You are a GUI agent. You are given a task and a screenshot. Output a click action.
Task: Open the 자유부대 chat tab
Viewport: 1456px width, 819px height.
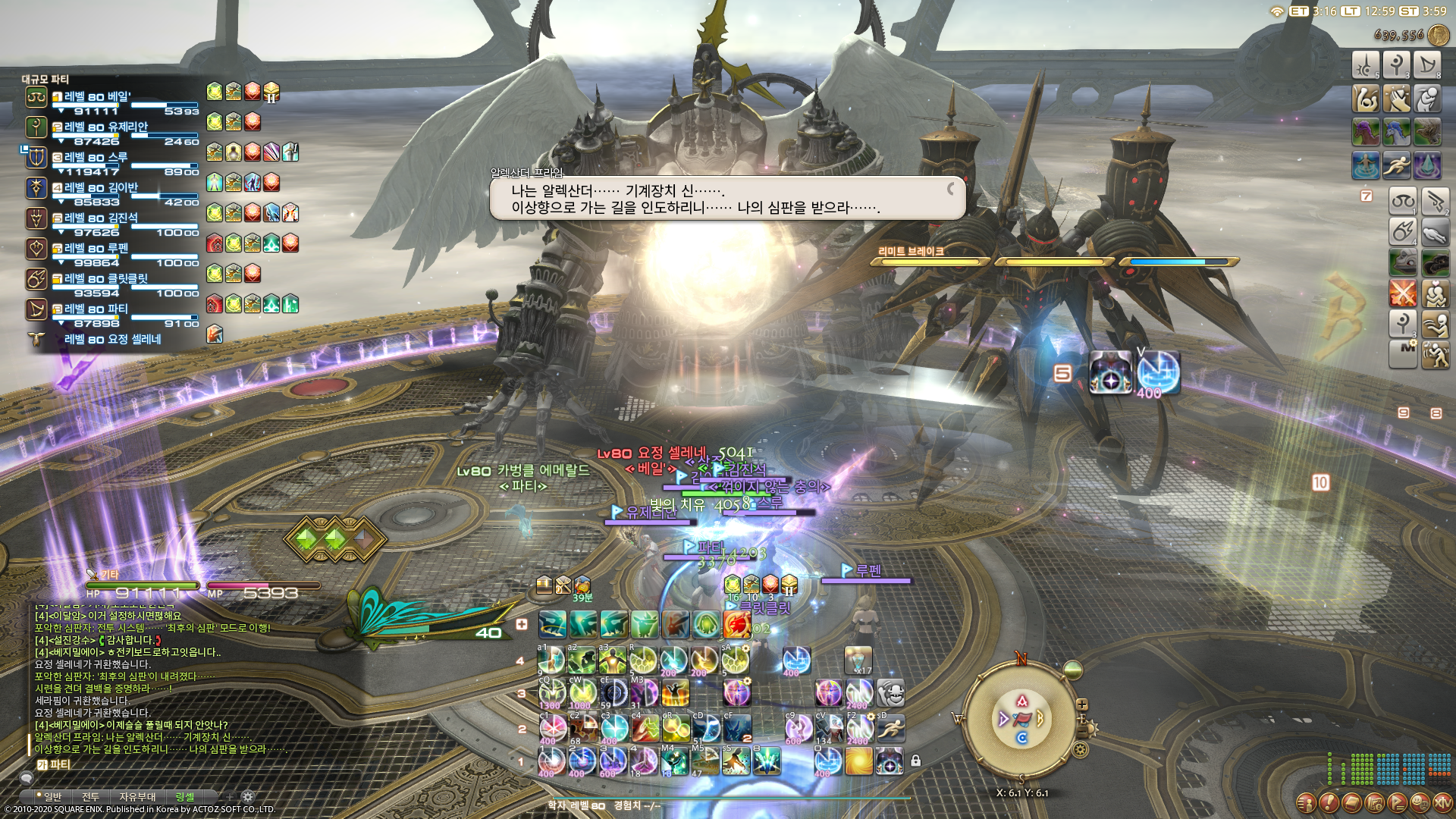[x=137, y=796]
